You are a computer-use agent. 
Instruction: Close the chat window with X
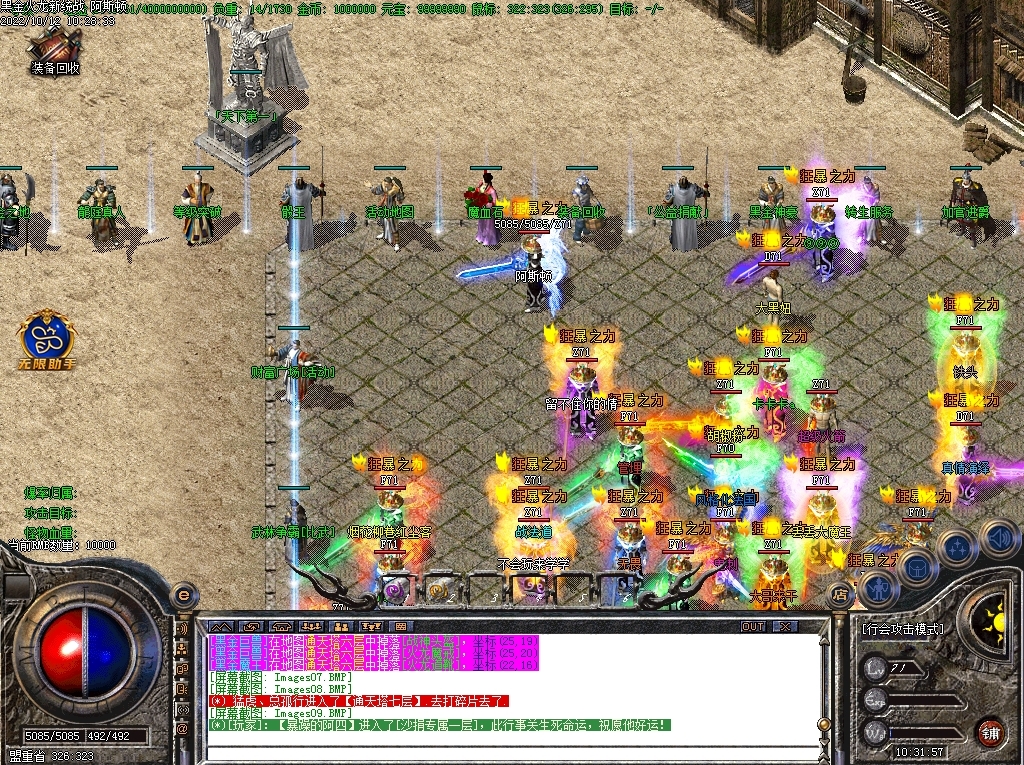(x=787, y=626)
